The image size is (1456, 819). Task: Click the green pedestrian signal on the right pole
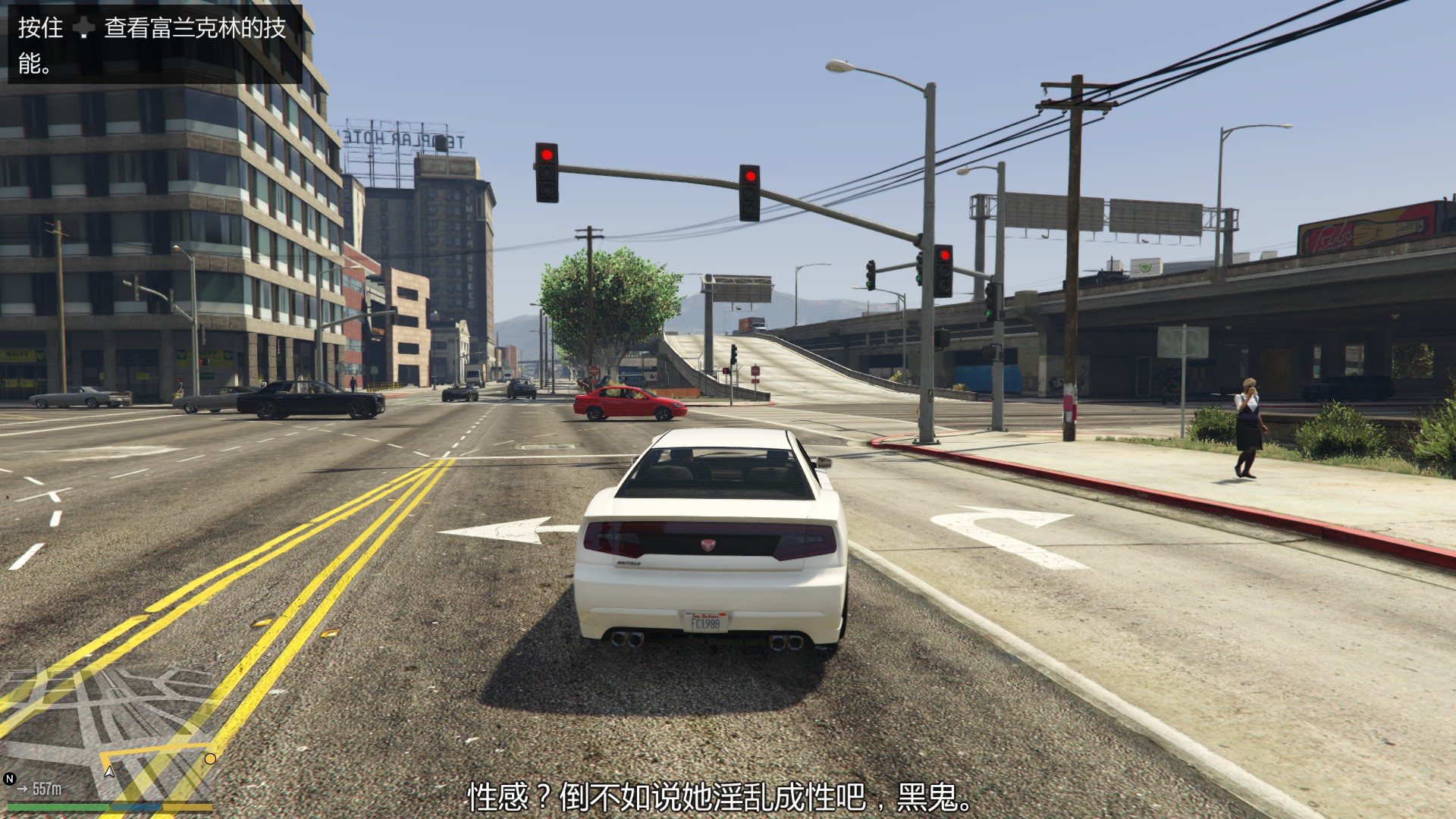click(989, 313)
